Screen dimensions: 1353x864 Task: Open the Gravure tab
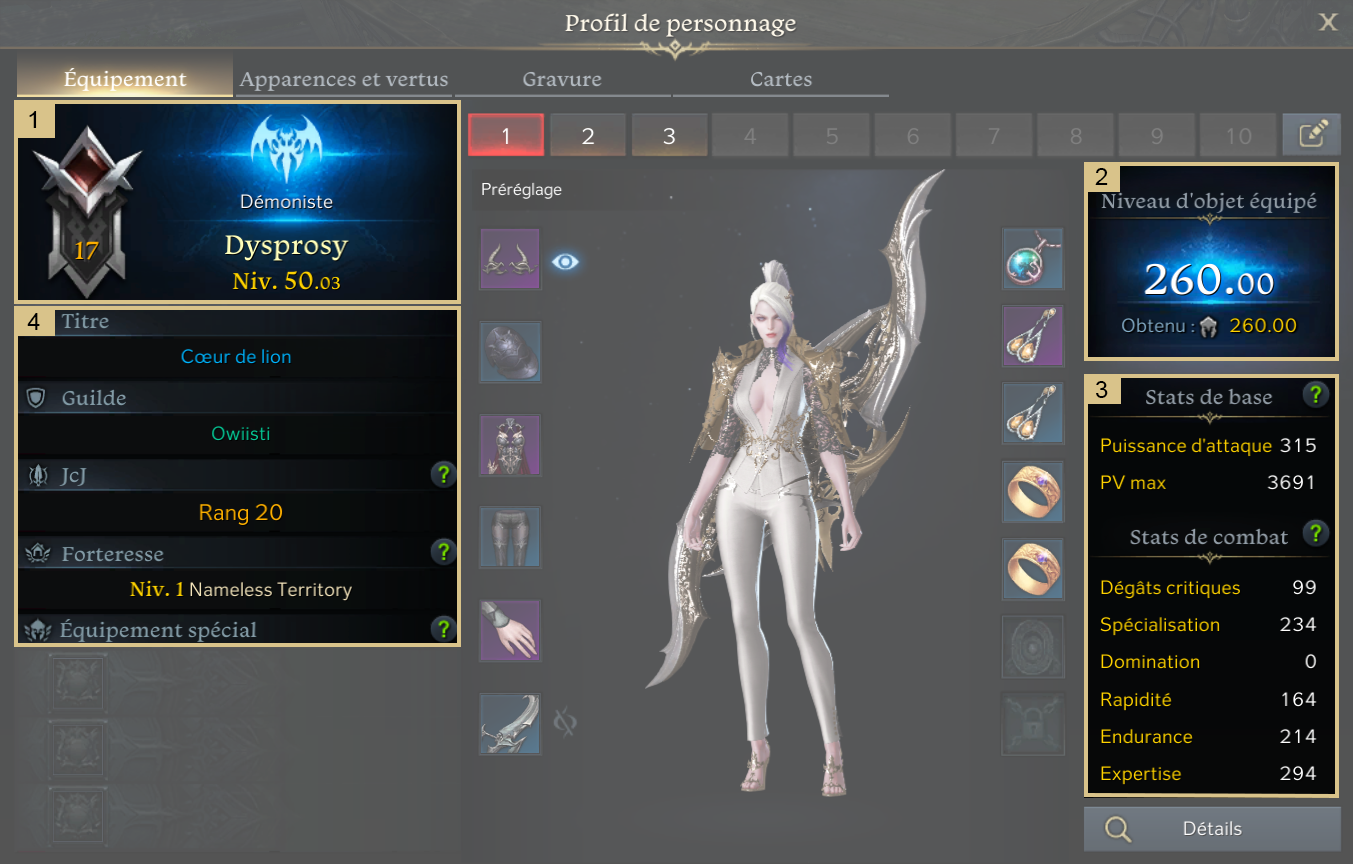(562, 79)
